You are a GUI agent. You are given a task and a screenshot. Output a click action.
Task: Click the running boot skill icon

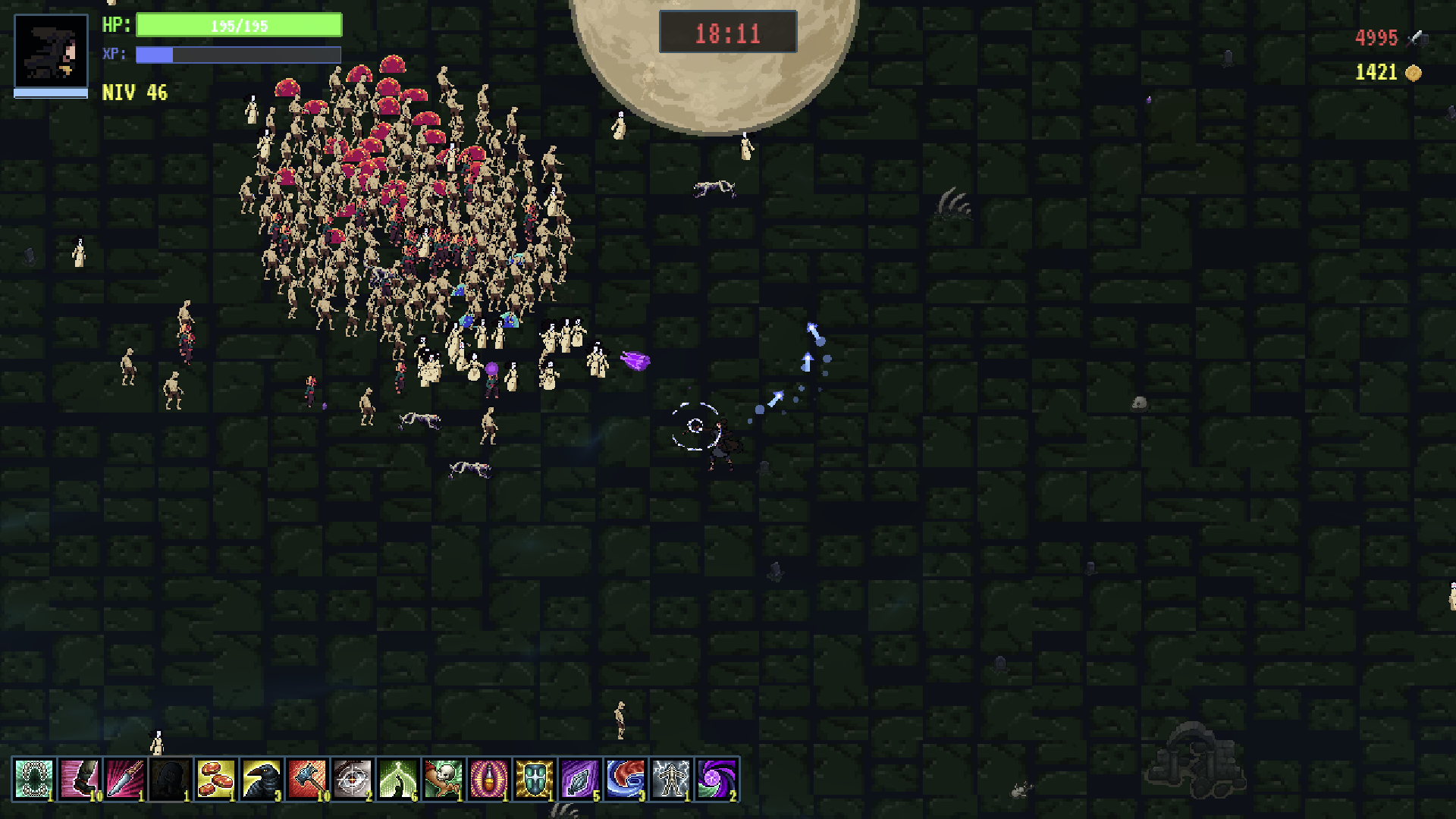tap(80, 779)
